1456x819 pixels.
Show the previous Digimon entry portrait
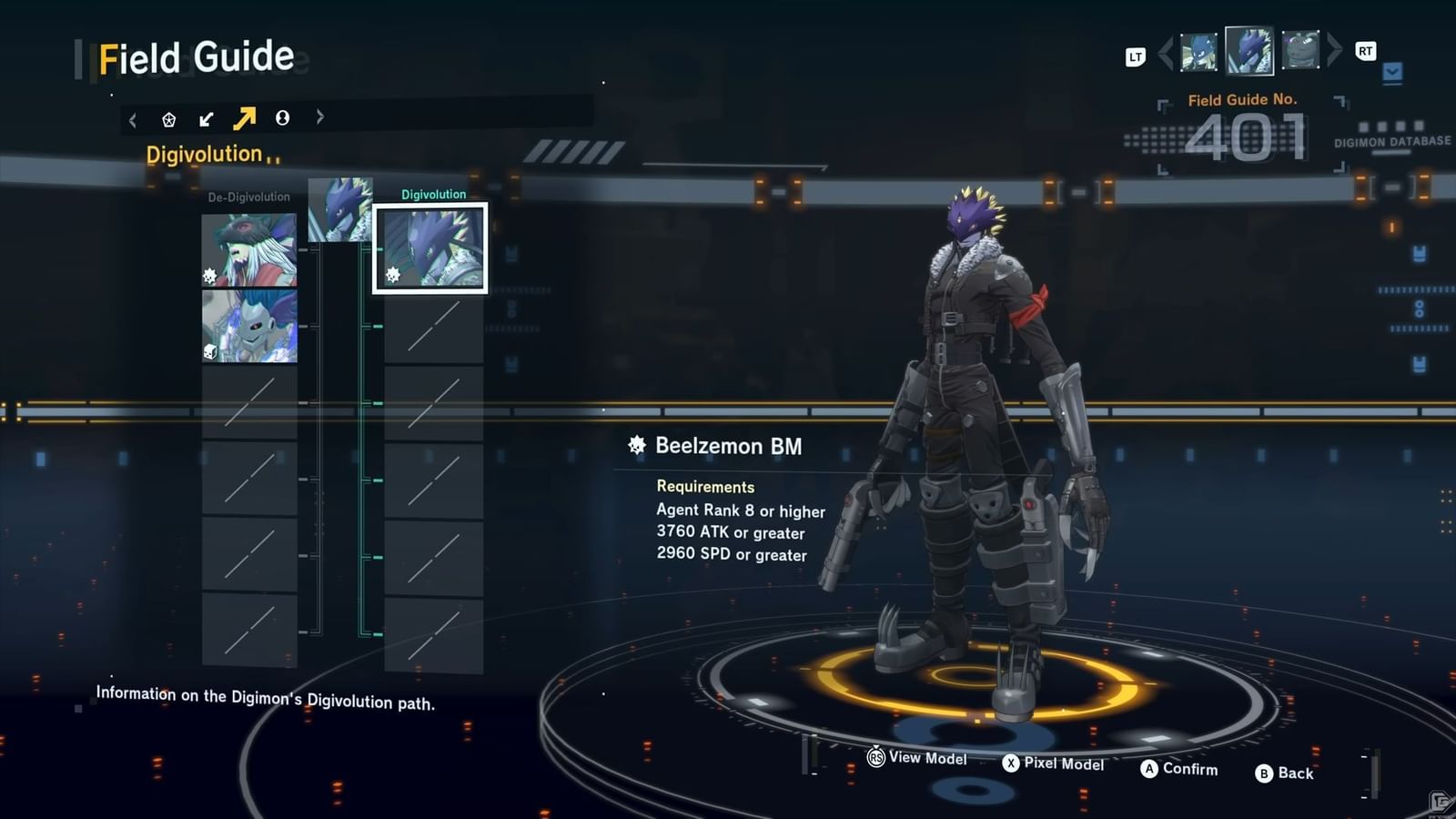click(x=1198, y=52)
